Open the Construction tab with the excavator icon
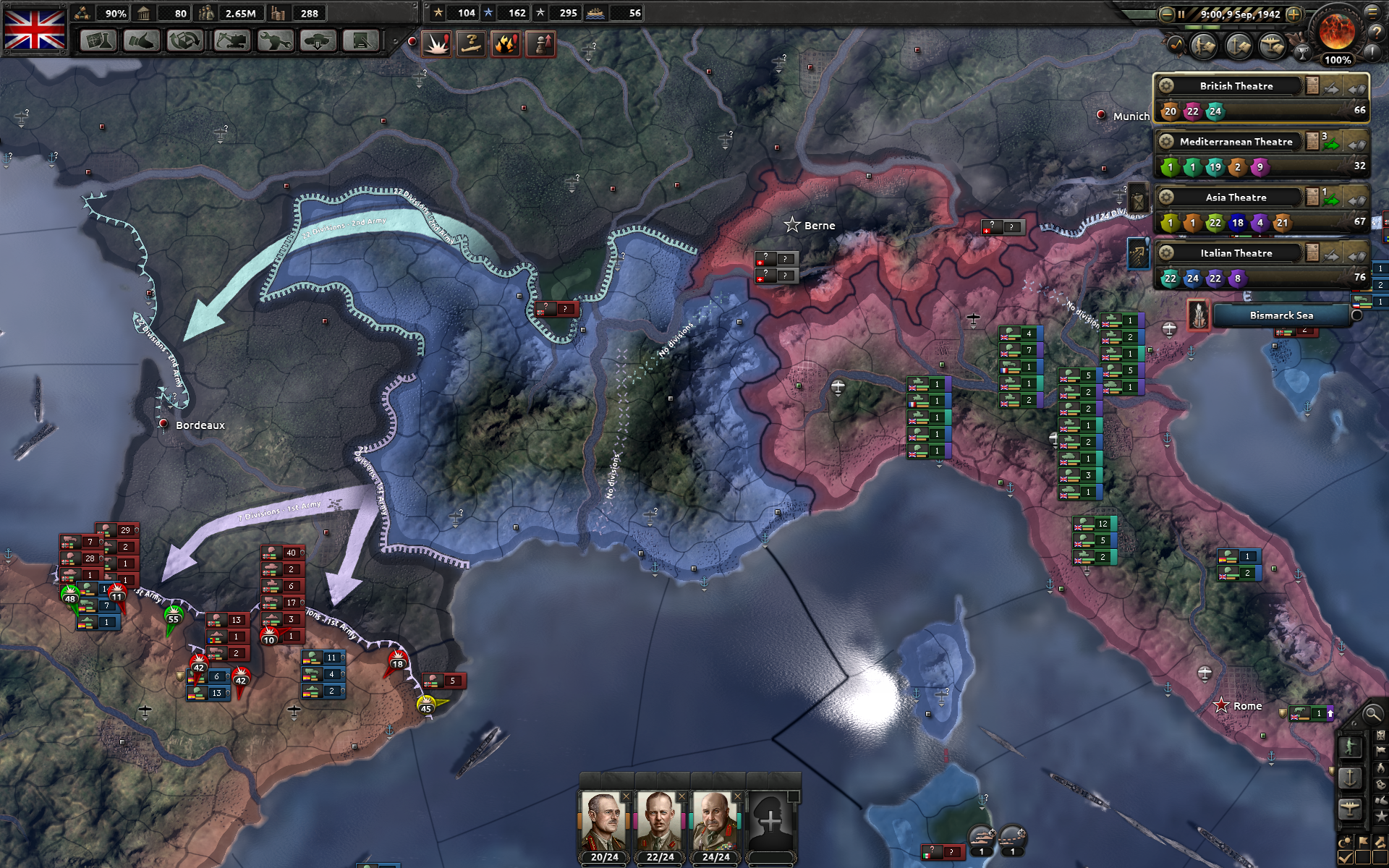This screenshot has height=868, width=1389. tap(231, 42)
